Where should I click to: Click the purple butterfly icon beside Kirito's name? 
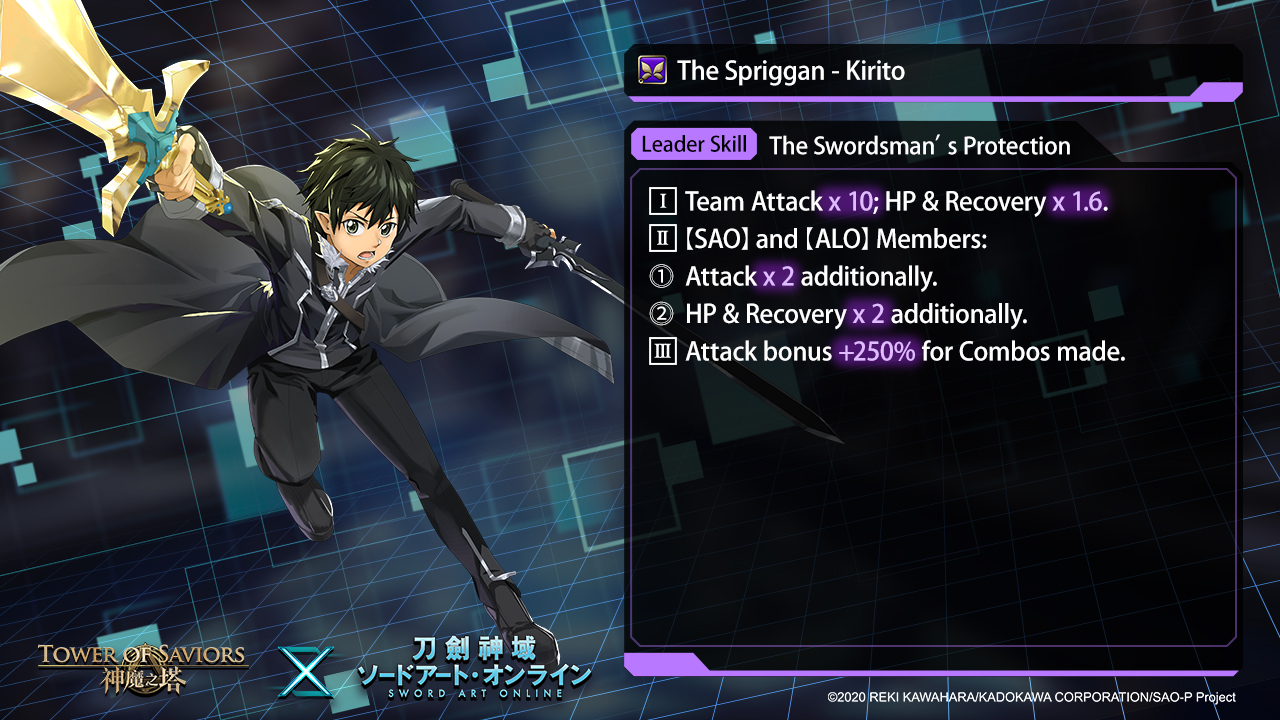(x=652, y=71)
